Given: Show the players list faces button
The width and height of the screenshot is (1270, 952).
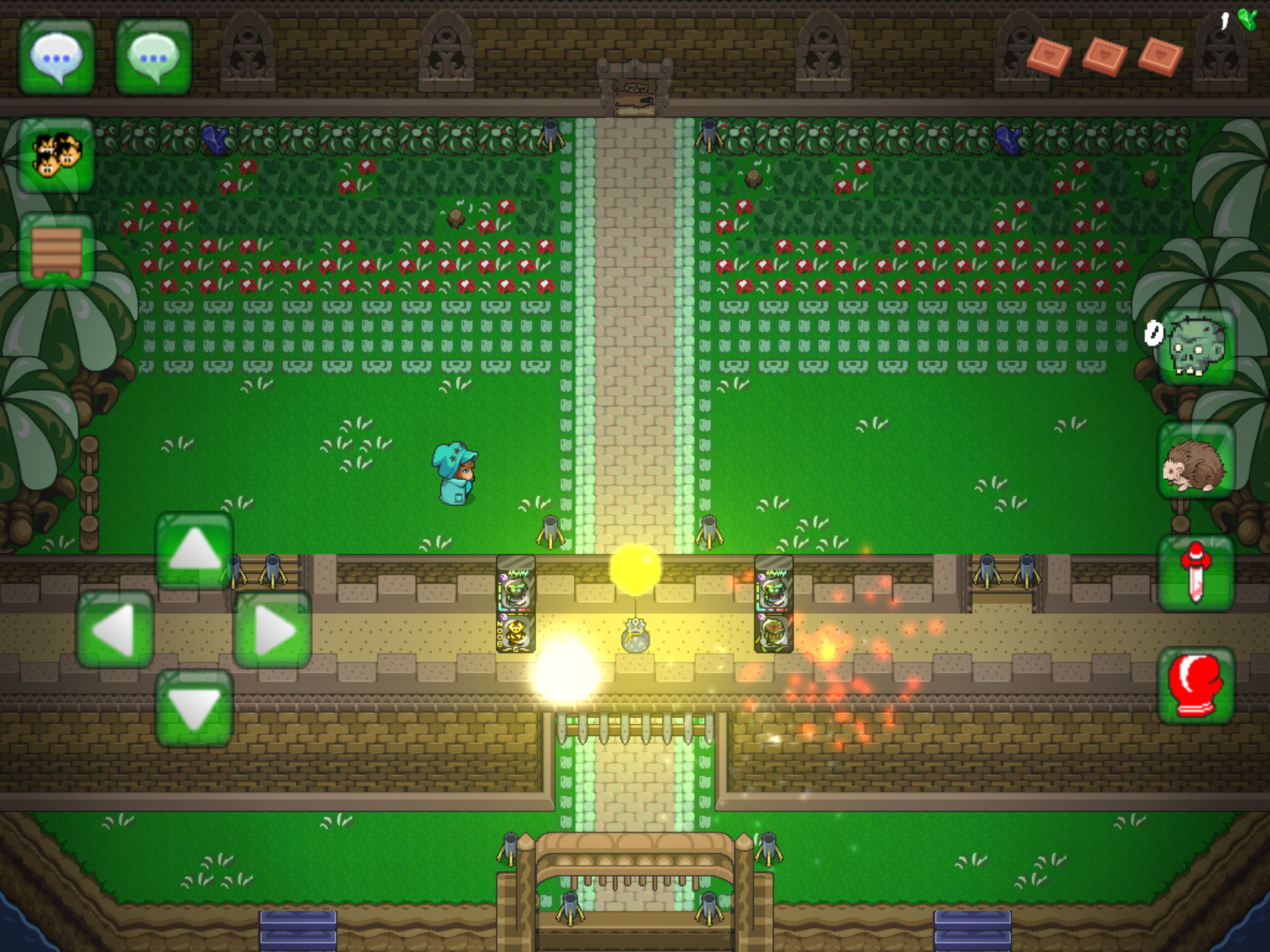Looking at the screenshot, I should click(56, 155).
